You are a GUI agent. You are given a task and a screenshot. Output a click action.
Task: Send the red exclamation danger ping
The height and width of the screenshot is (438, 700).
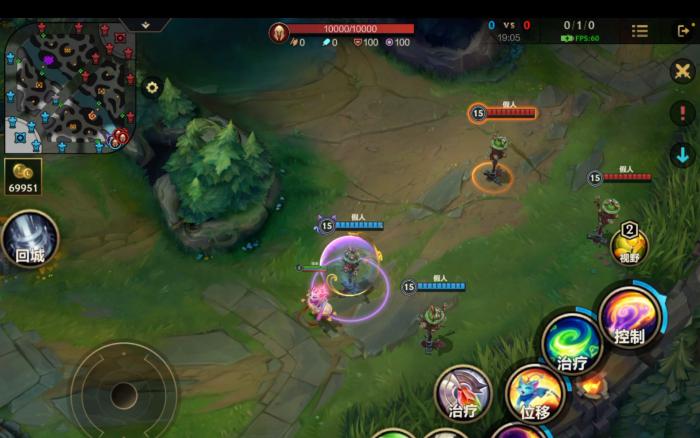point(683,113)
